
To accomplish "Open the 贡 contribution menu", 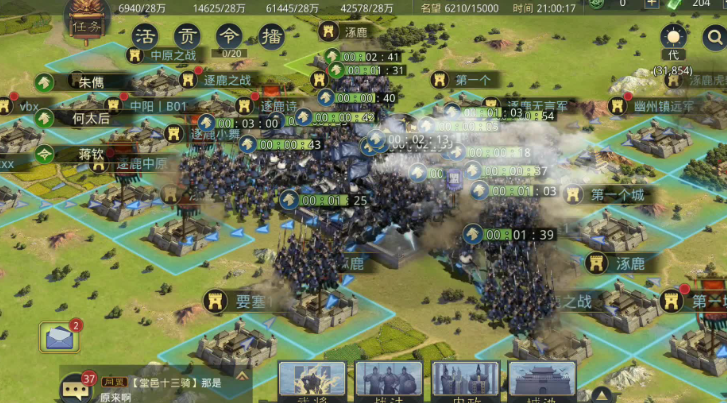I will [x=187, y=35].
